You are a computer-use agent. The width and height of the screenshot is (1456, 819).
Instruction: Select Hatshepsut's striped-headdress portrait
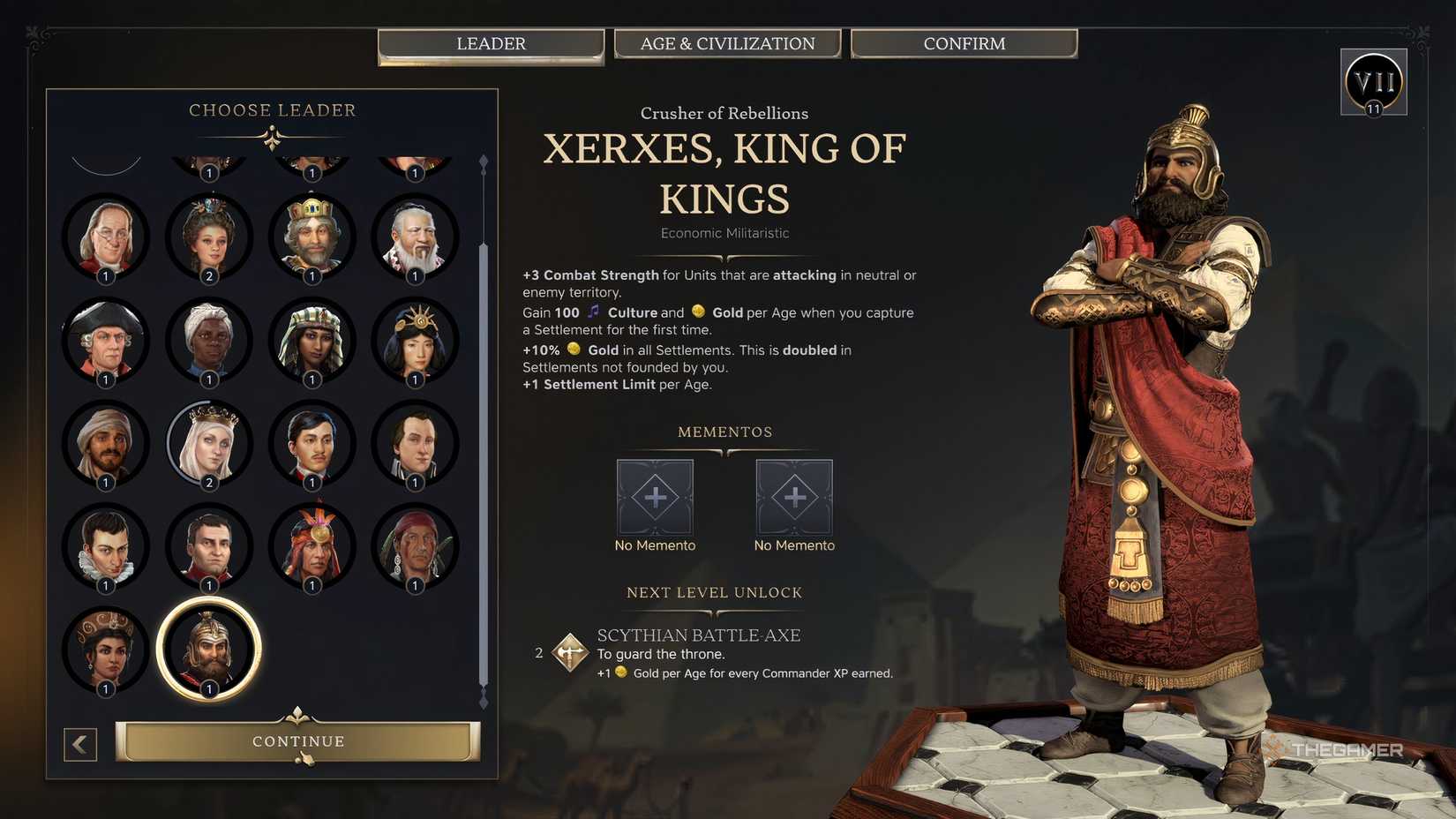point(311,341)
